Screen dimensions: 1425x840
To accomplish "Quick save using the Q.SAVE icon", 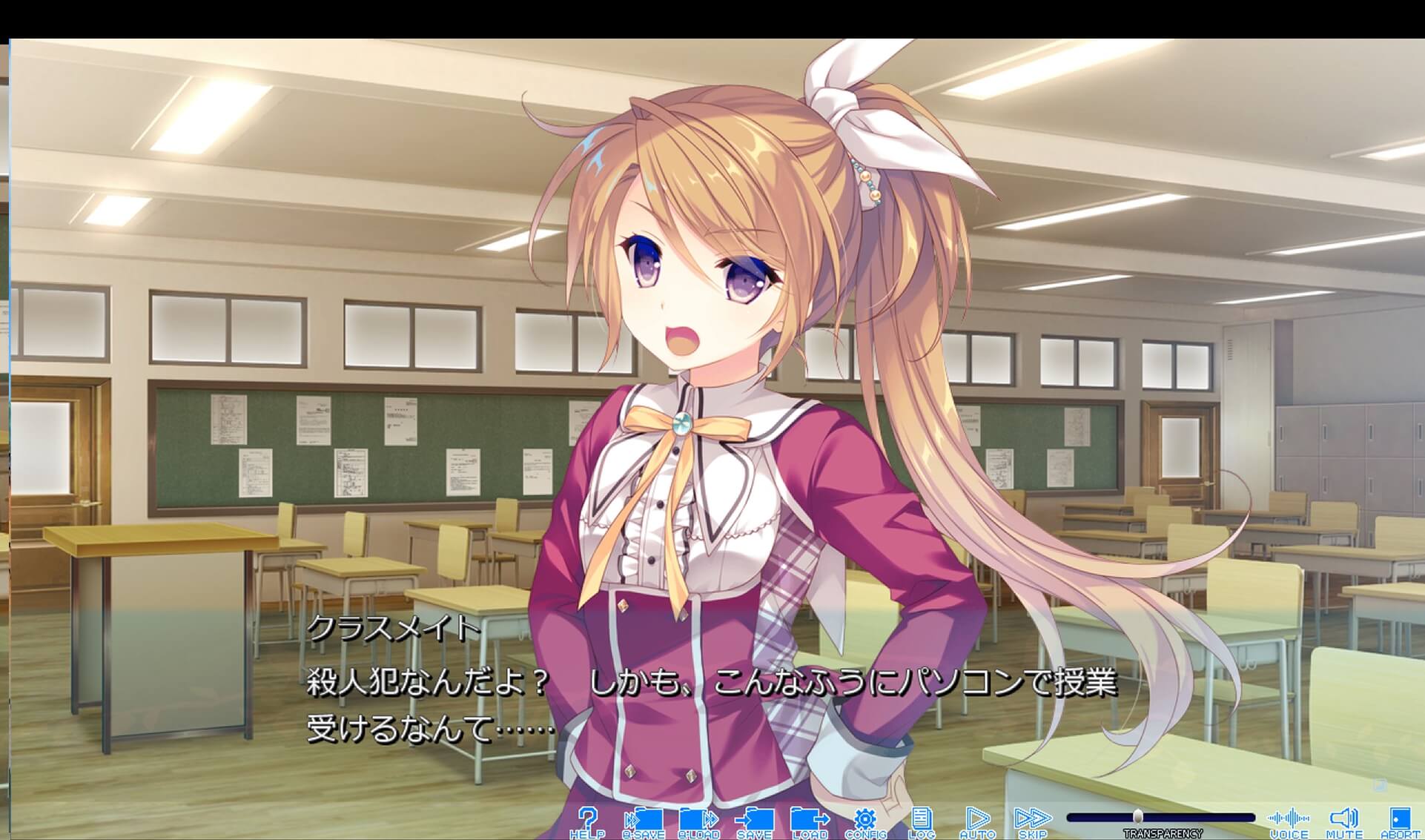I will (x=646, y=818).
